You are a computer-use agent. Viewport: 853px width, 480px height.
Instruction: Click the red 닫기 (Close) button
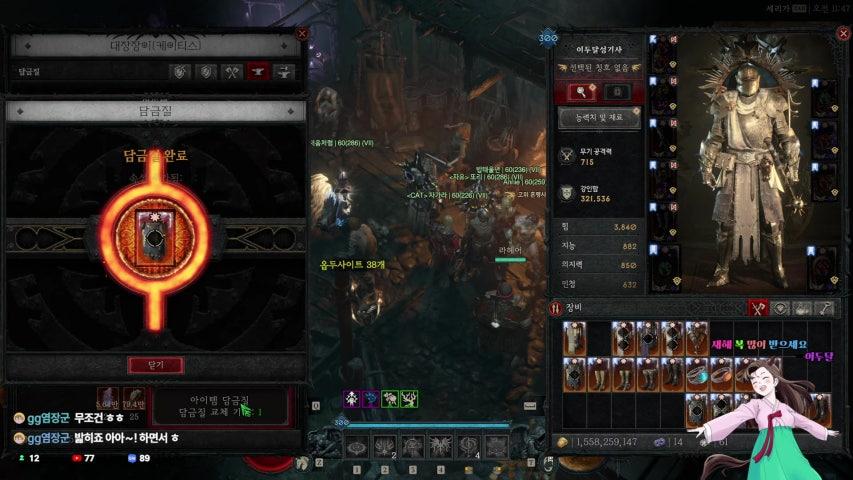[x=154, y=365]
